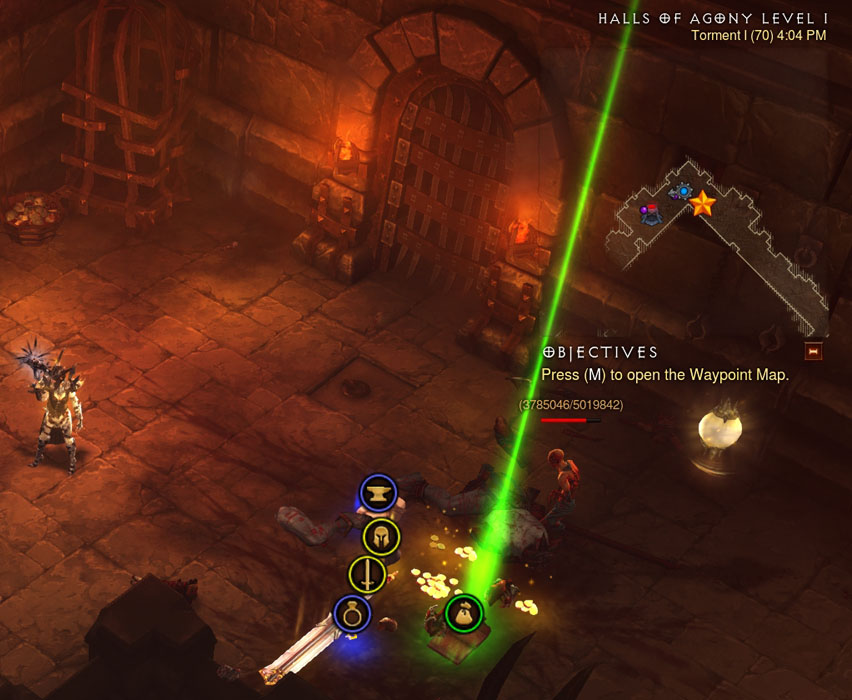This screenshot has height=700, width=852.
Task: Collect the green-ringed pouch loot icon
Action: coord(464,613)
